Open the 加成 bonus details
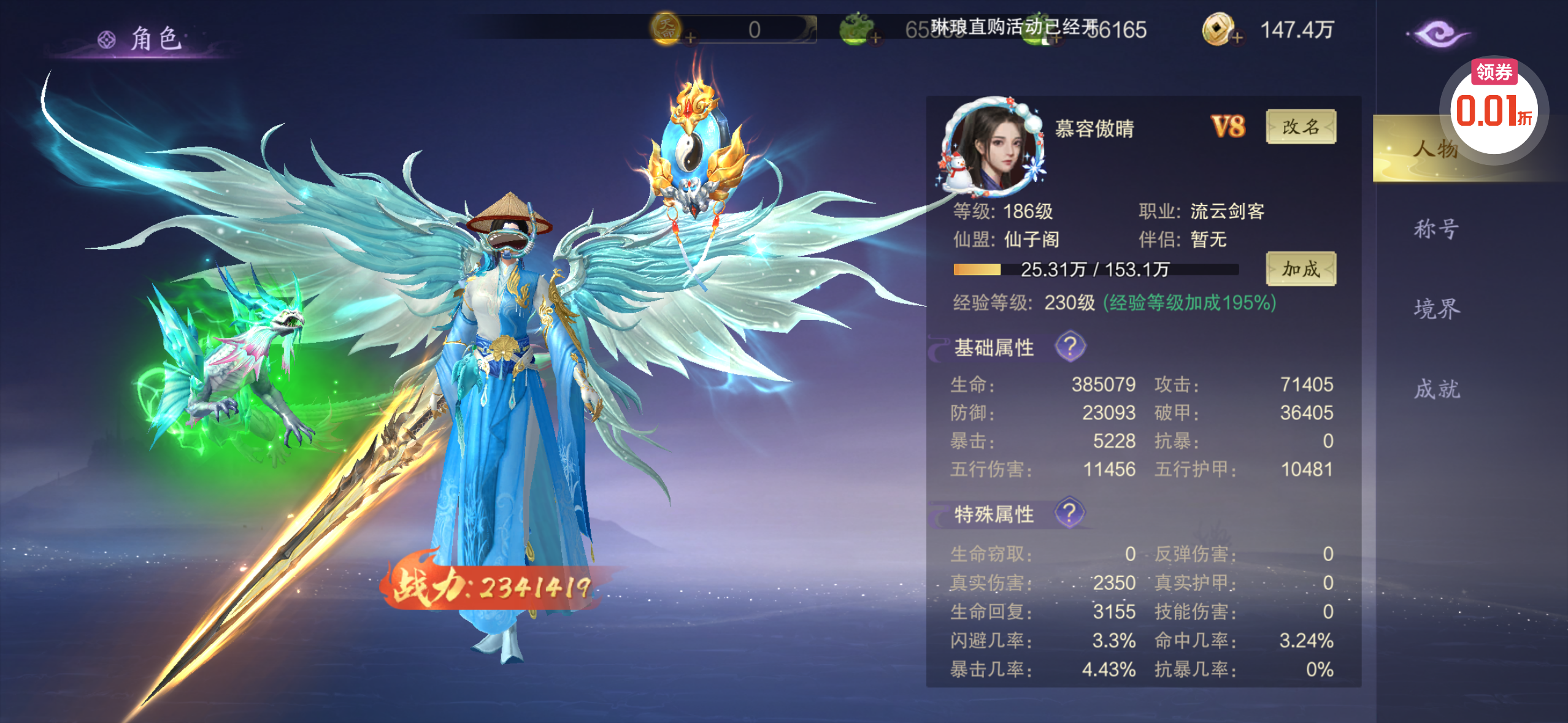 (x=1300, y=269)
